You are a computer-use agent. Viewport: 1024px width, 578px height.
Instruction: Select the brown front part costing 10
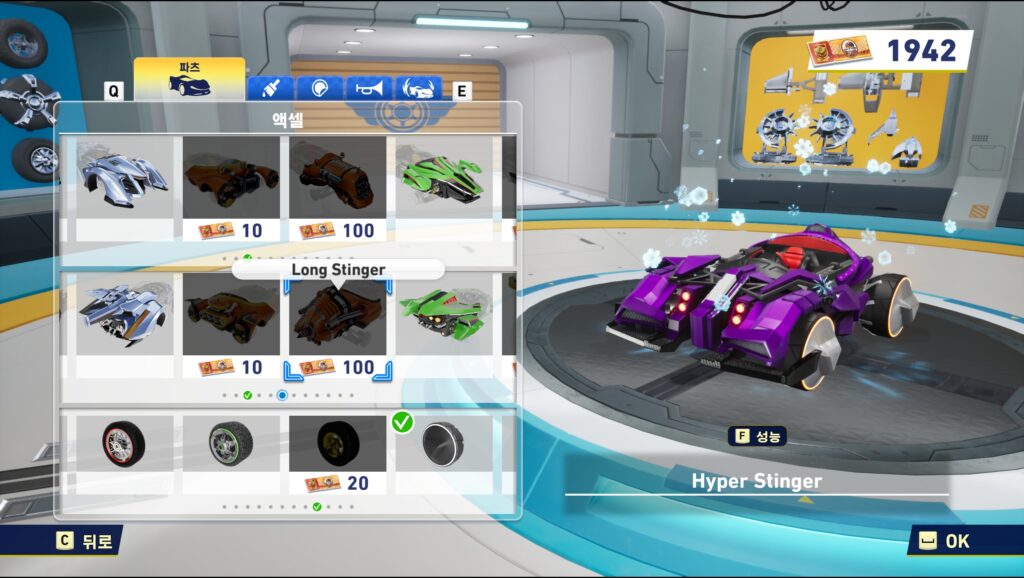coord(231,178)
